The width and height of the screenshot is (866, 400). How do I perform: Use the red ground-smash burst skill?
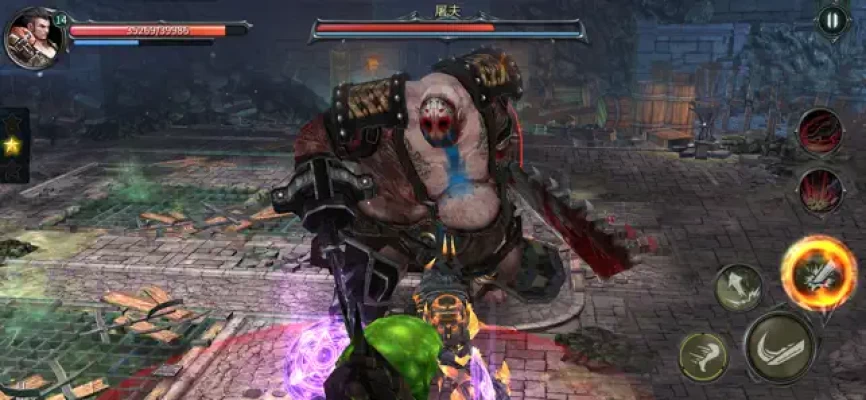click(820, 189)
